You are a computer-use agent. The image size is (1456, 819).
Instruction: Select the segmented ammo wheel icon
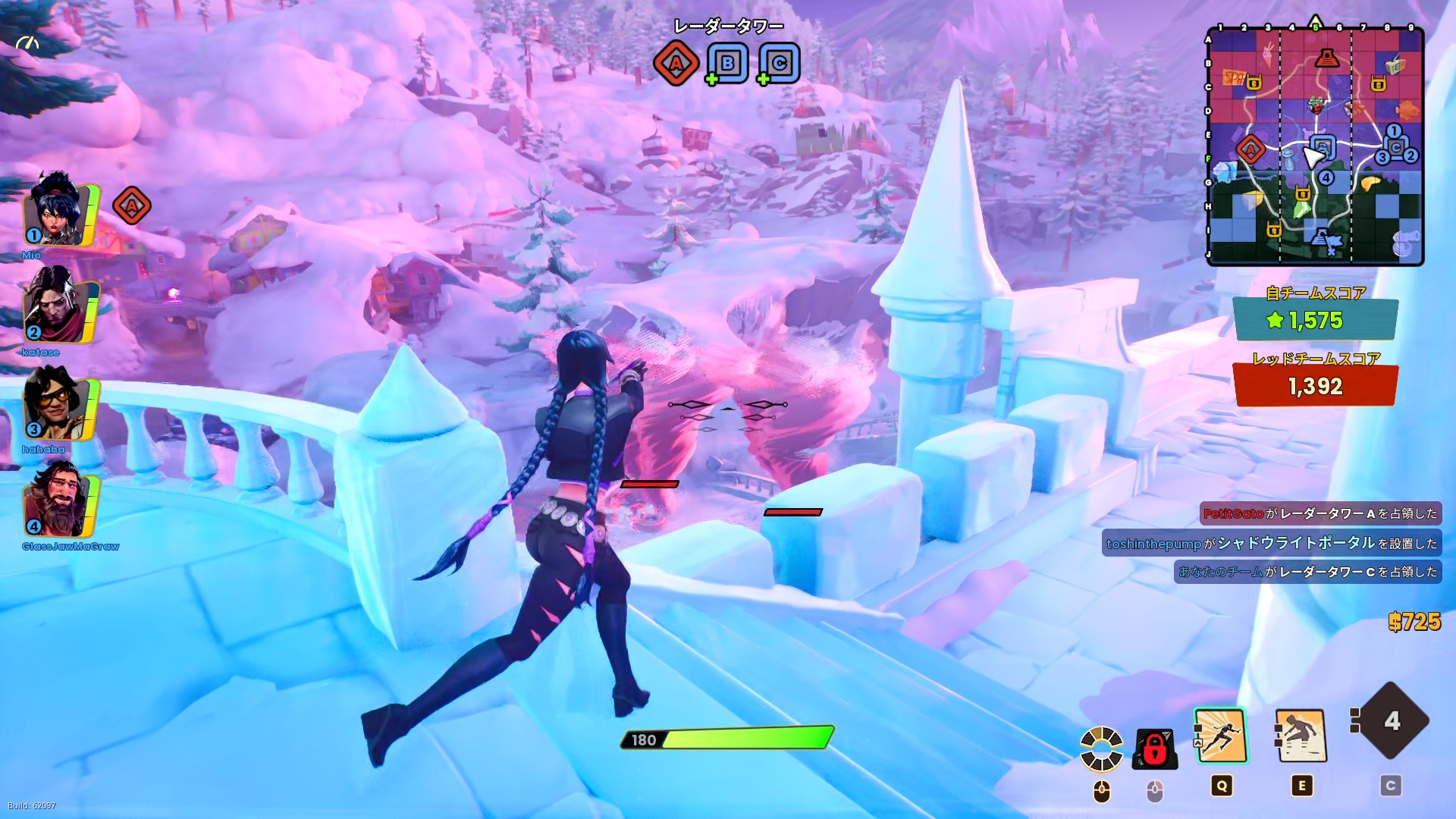(x=1101, y=748)
